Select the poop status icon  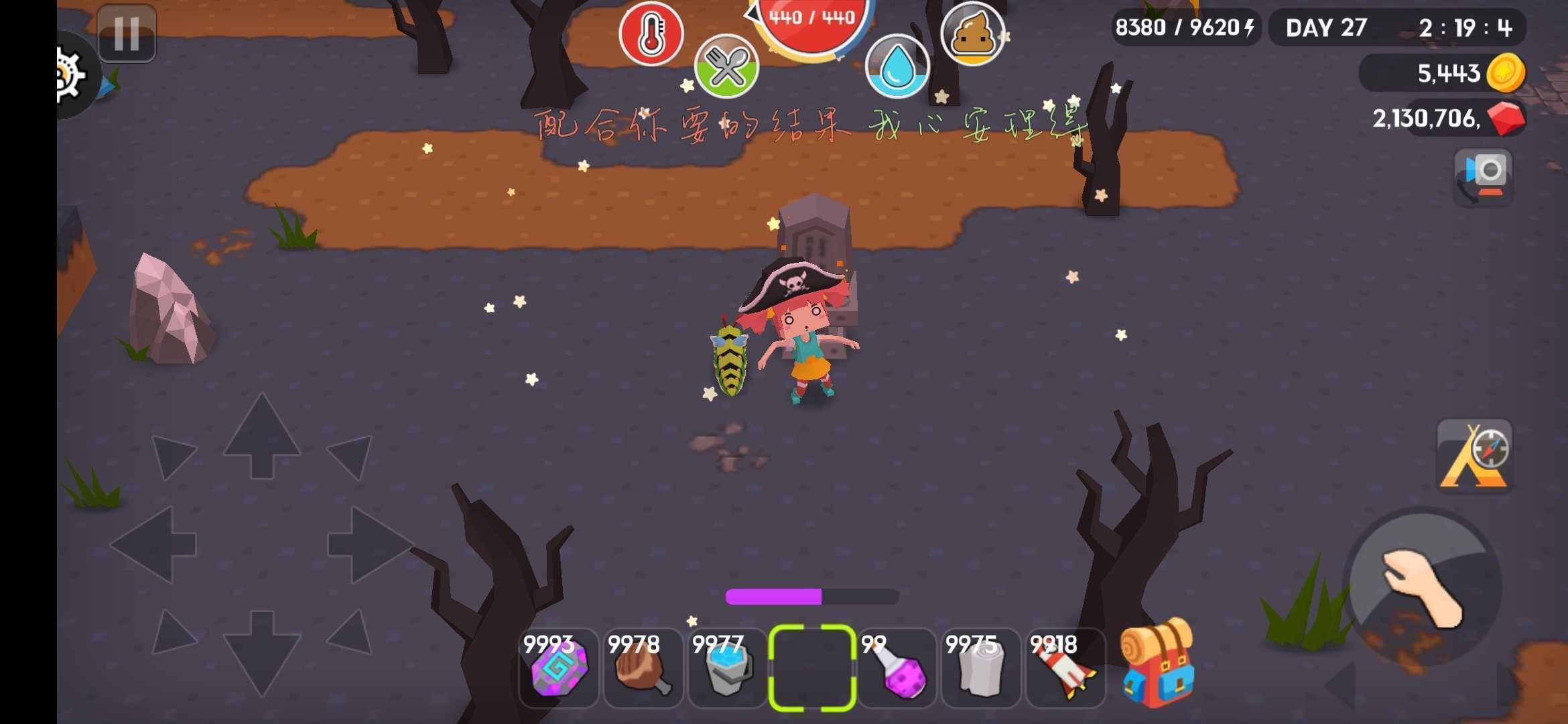(972, 34)
